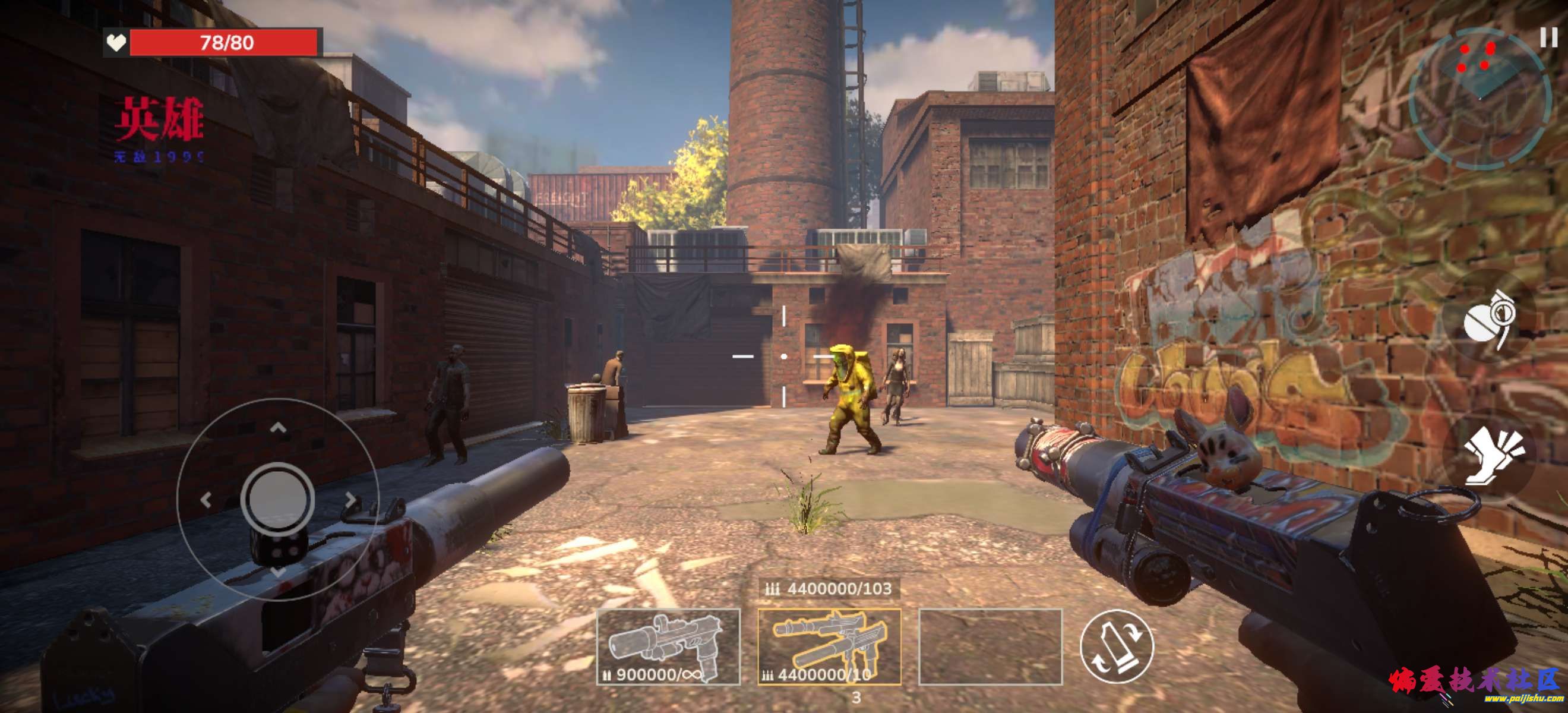Tap the virtual movement joystick knob
This screenshot has height=713, width=1568.
pyautogui.click(x=277, y=499)
